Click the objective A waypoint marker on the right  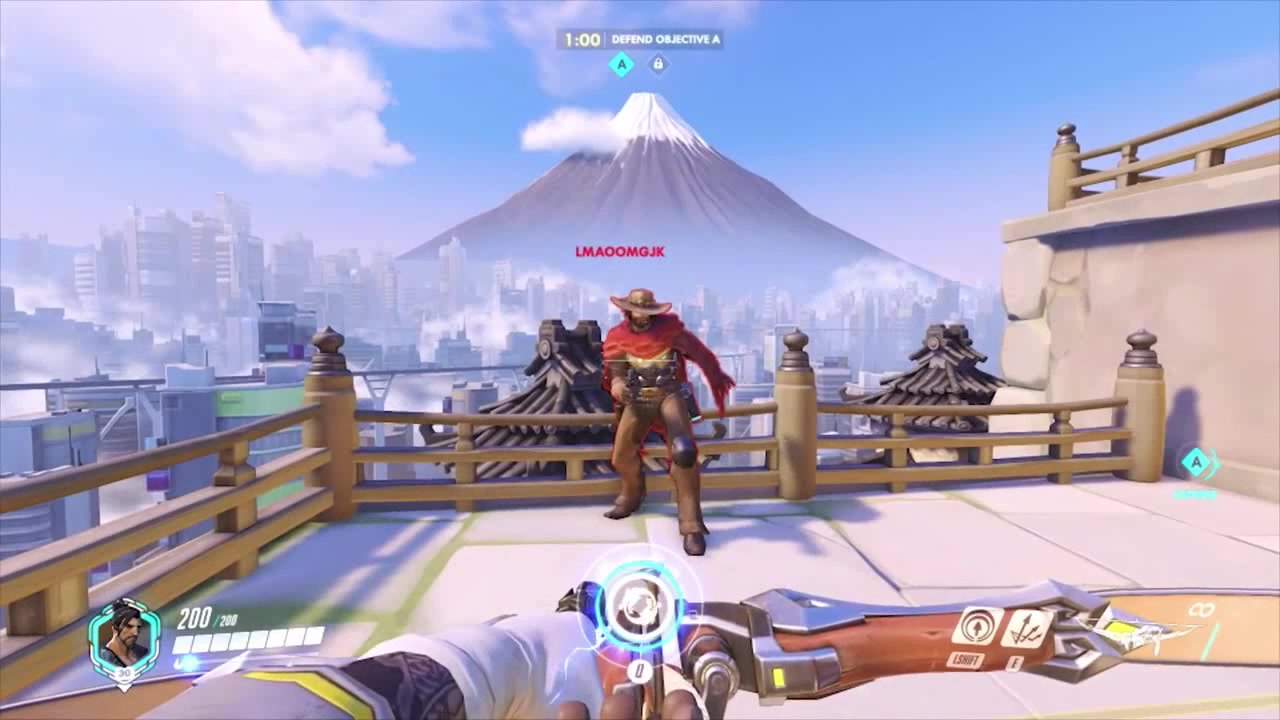(1198, 463)
